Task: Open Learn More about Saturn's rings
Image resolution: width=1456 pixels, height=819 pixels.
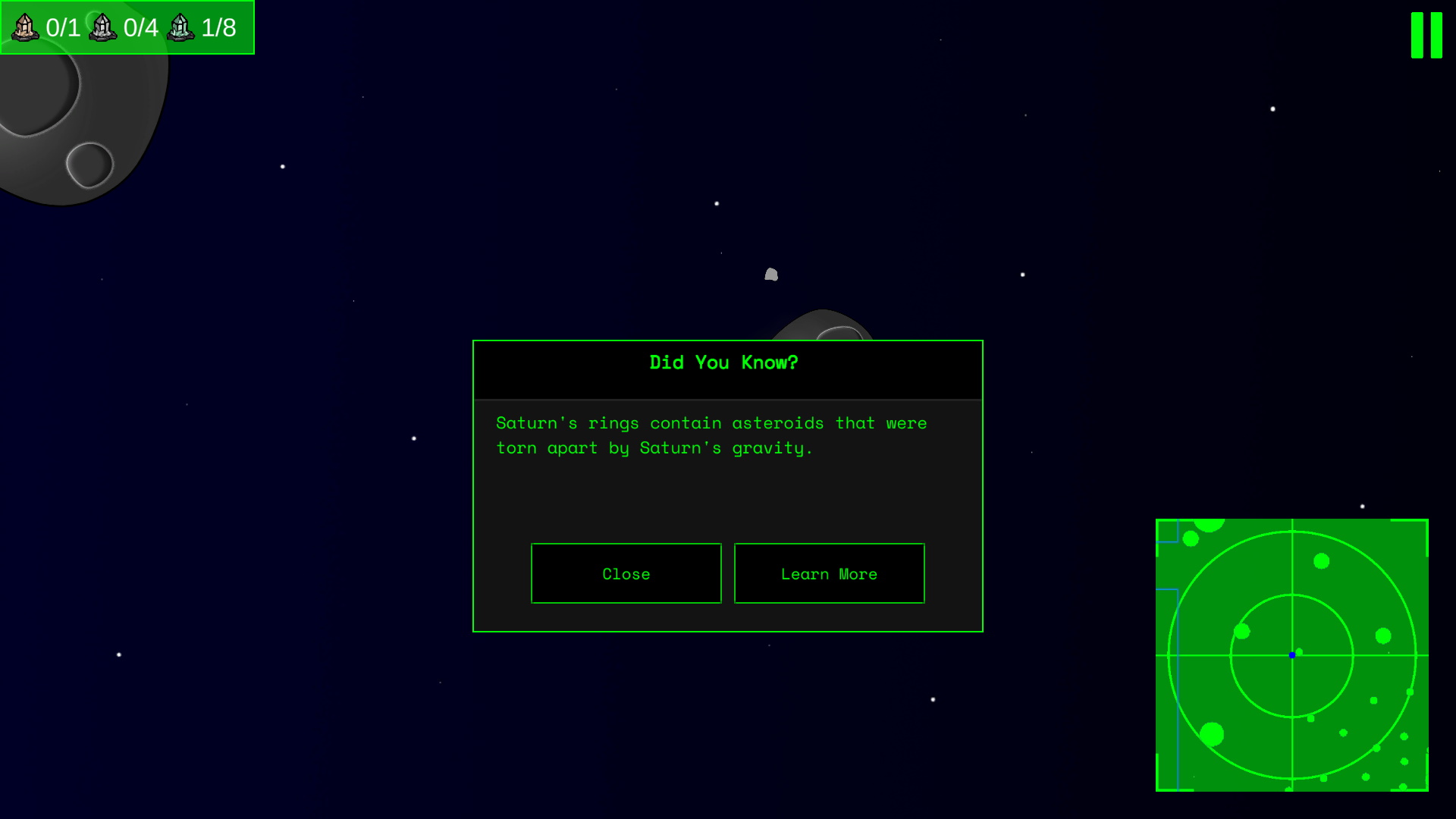Action: 829,573
